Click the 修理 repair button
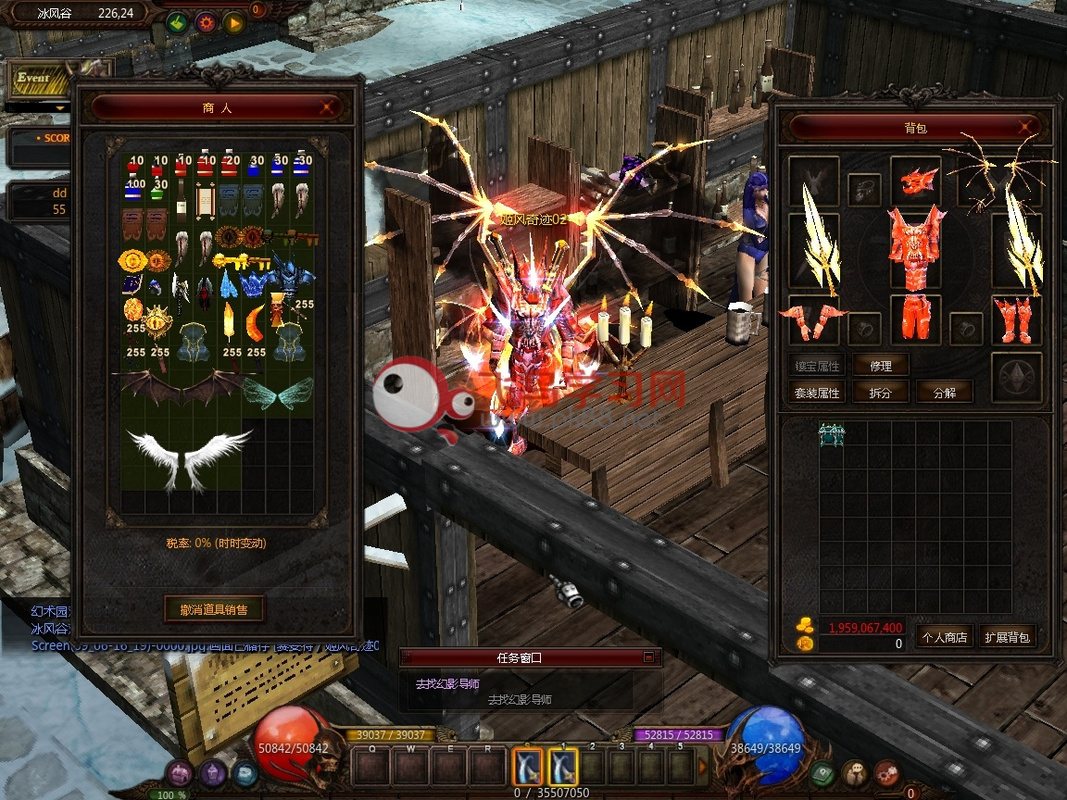1067x800 pixels. pyautogui.click(x=880, y=366)
